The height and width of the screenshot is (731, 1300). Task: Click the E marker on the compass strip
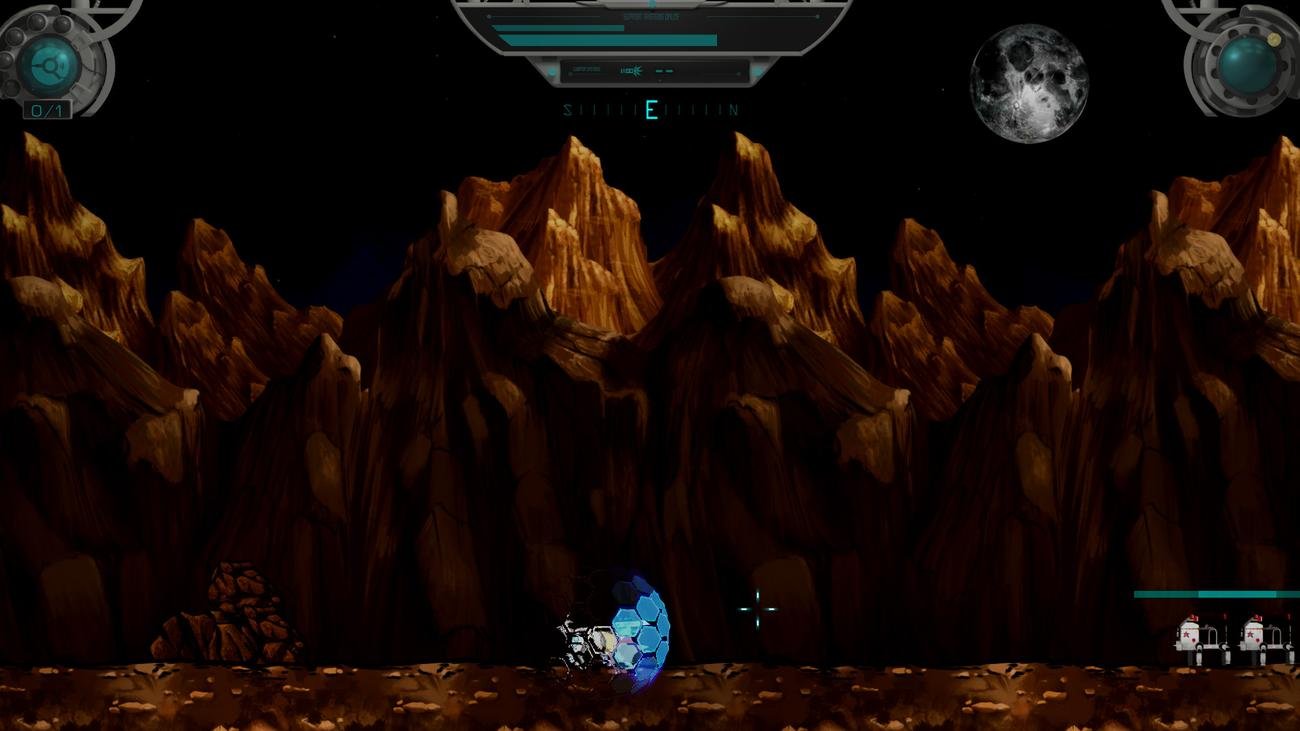point(651,109)
